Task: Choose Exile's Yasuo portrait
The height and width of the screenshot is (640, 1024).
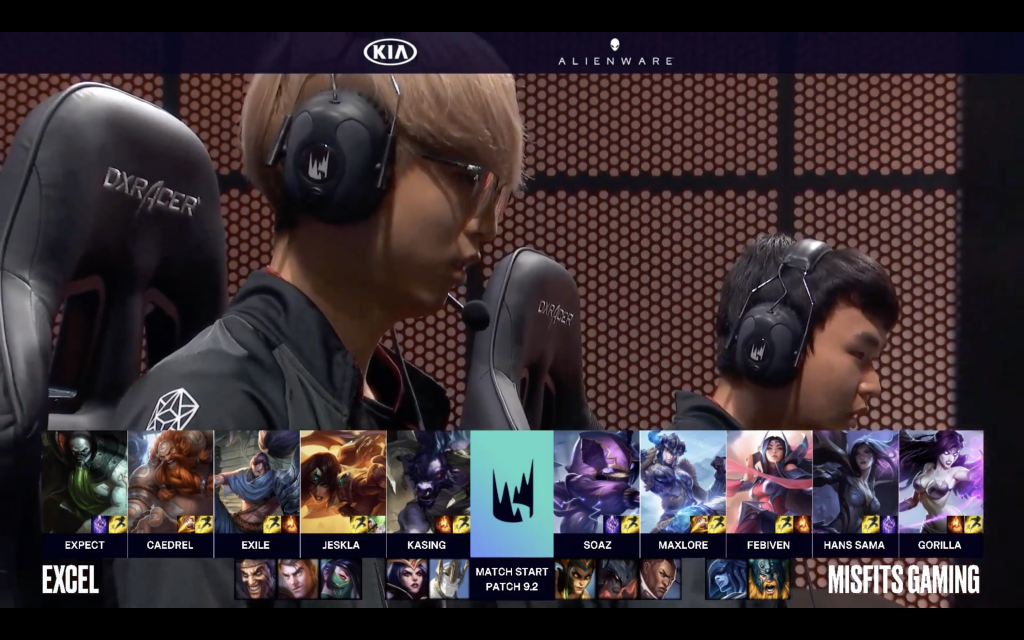Action: [256, 482]
